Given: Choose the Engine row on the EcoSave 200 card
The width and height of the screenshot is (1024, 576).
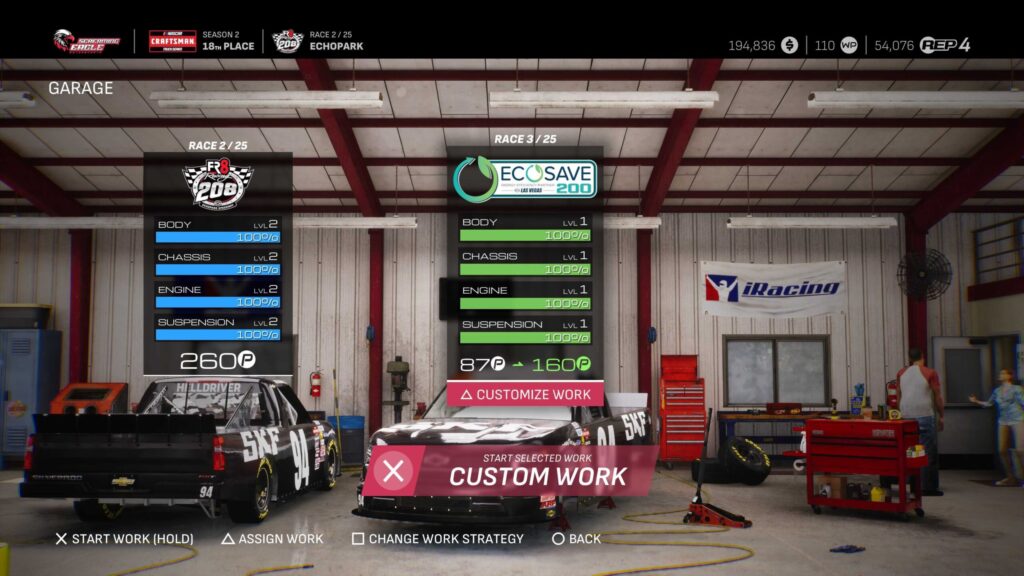Looking at the screenshot, I should point(525,296).
